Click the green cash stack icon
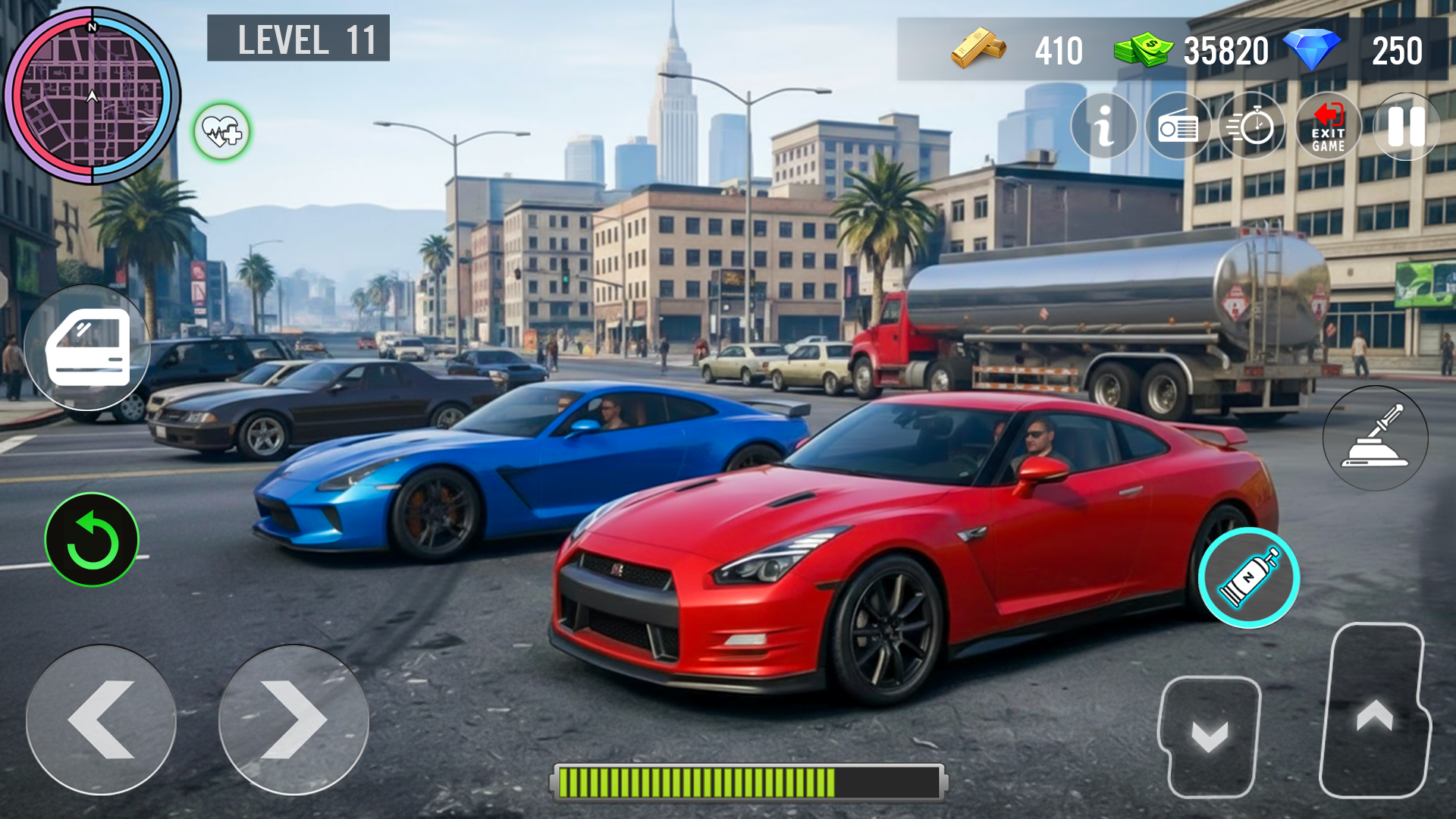The height and width of the screenshot is (819, 1456). [x=1142, y=50]
